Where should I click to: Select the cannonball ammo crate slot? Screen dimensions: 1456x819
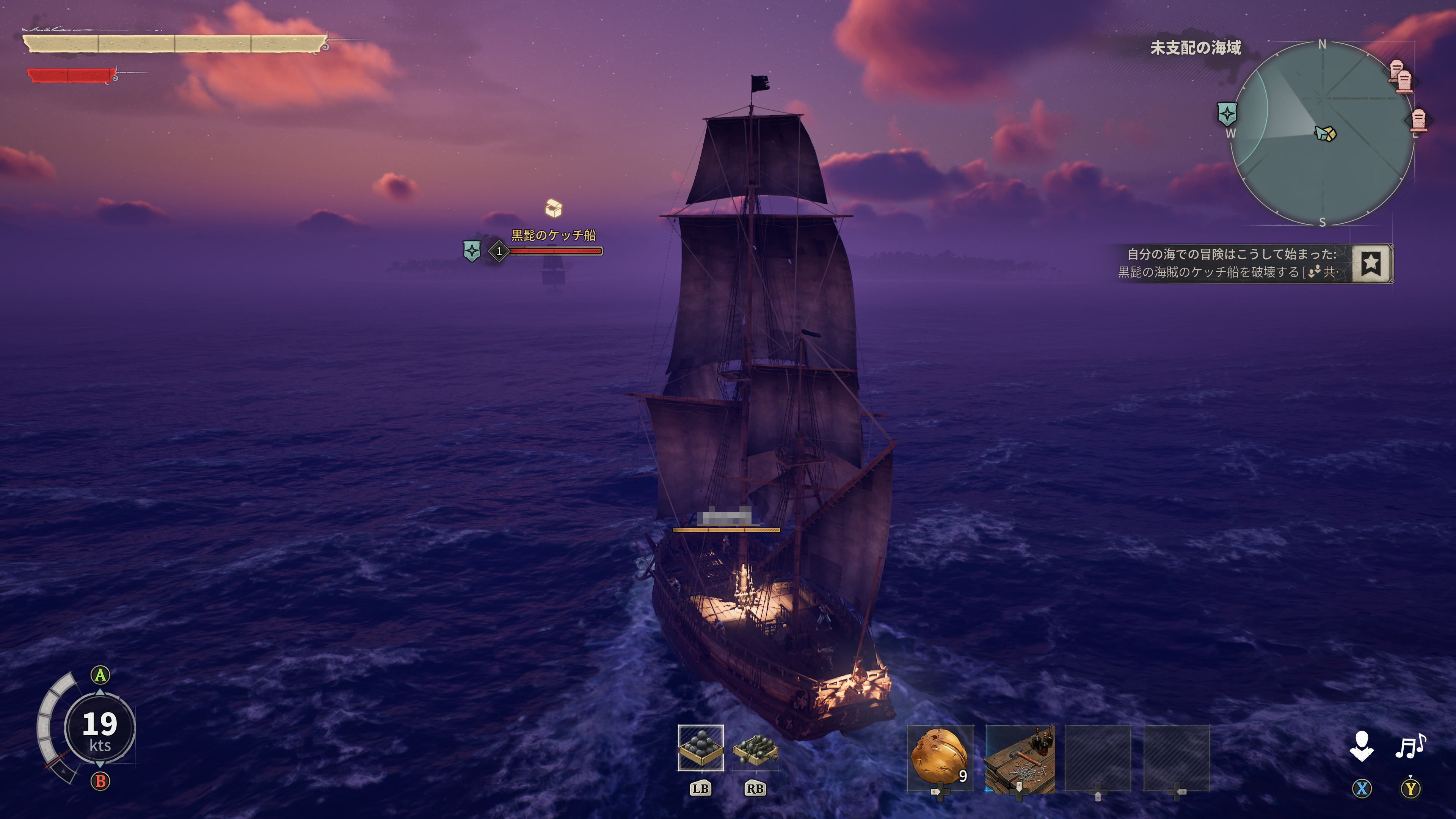(x=700, y=747)
